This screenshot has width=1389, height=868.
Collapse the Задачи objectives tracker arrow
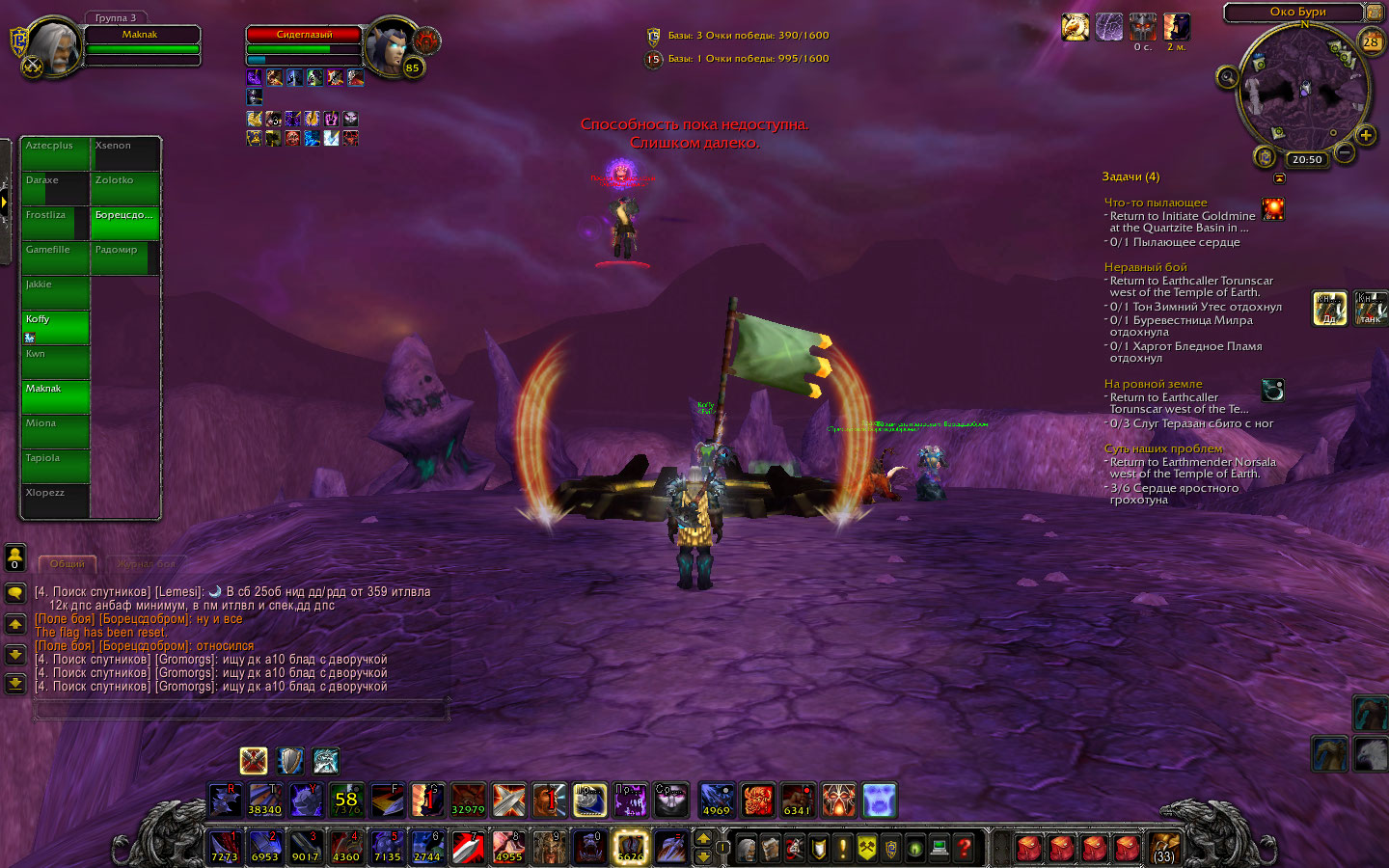click(x=1279, y=177)
